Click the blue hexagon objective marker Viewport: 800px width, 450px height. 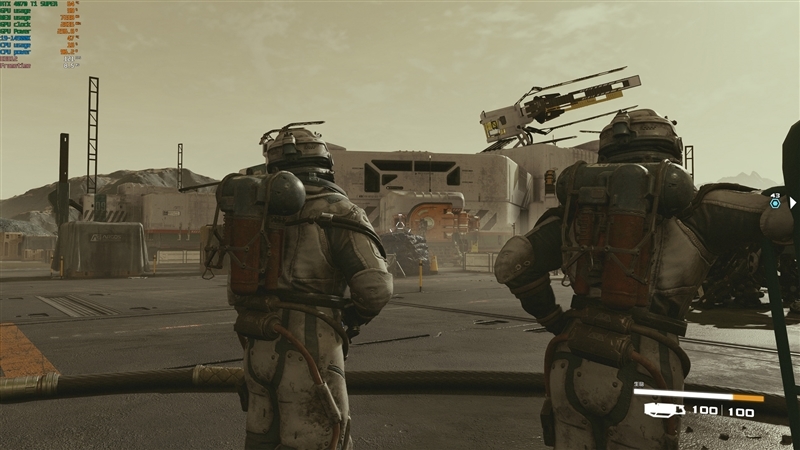775,203
